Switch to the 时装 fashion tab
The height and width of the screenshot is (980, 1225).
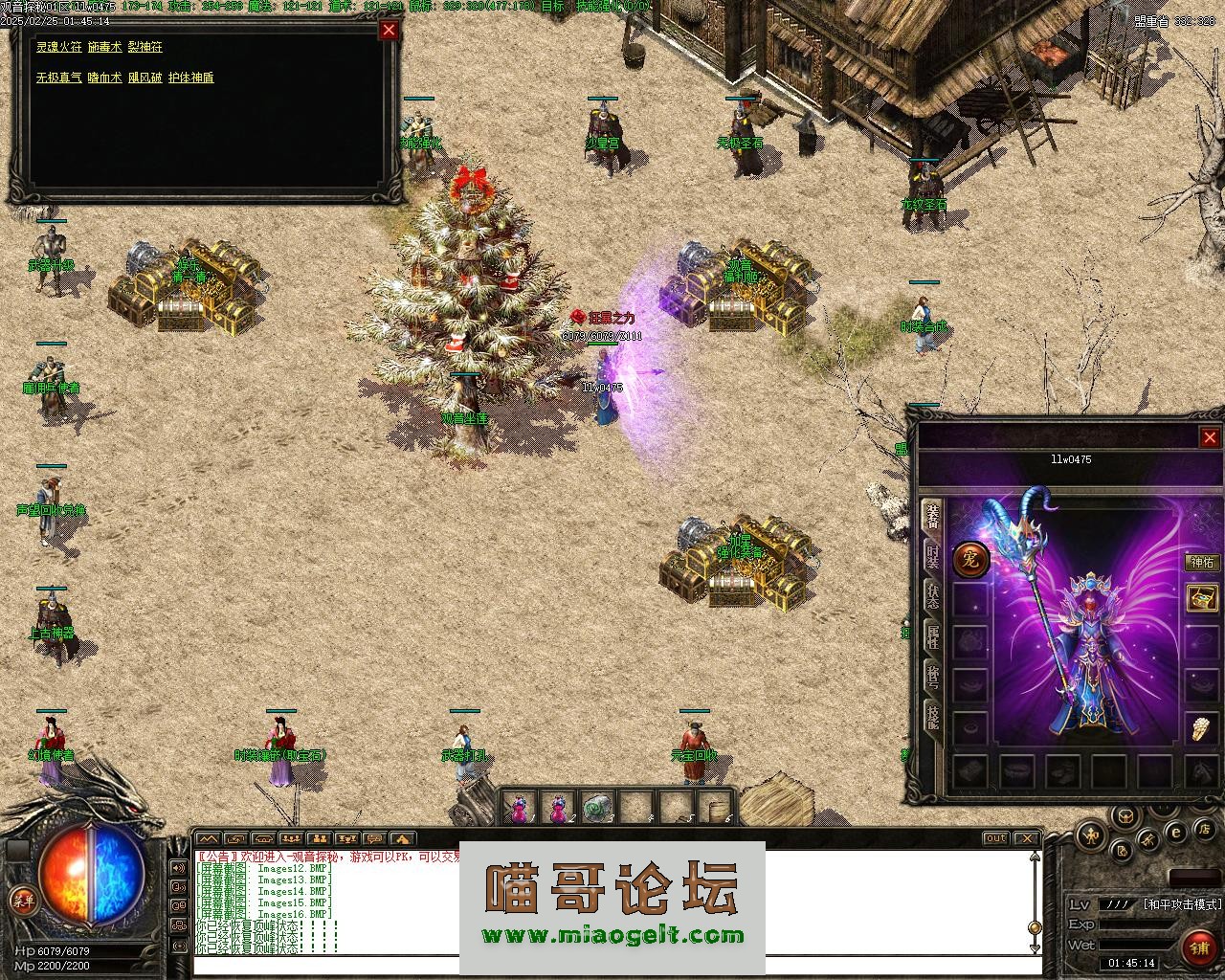(x=932, y=558)
